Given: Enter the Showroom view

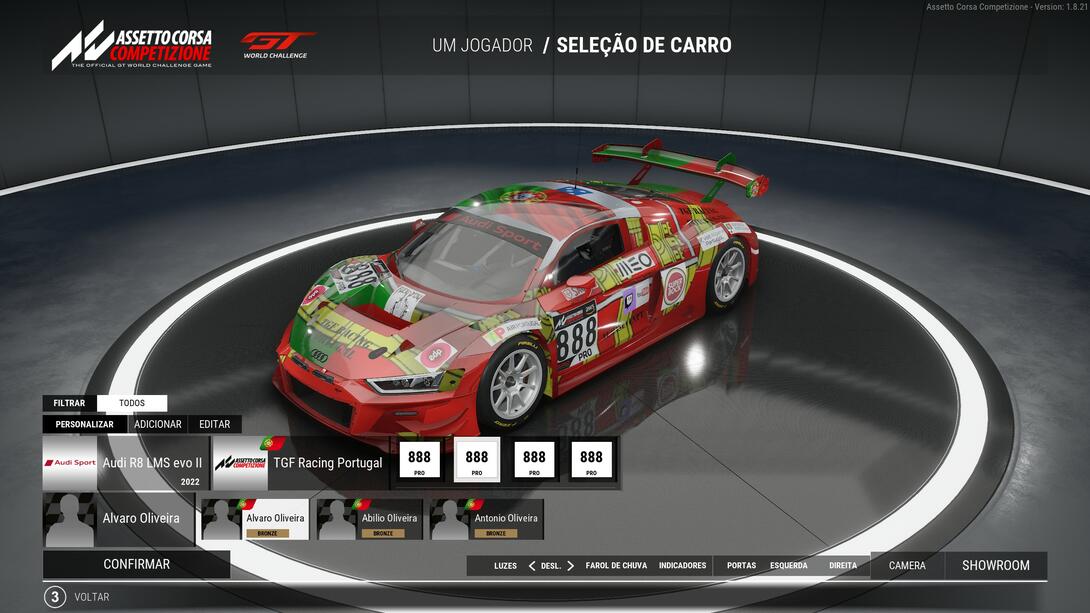Looking at the screenshot, I should (x=995, y=566).
